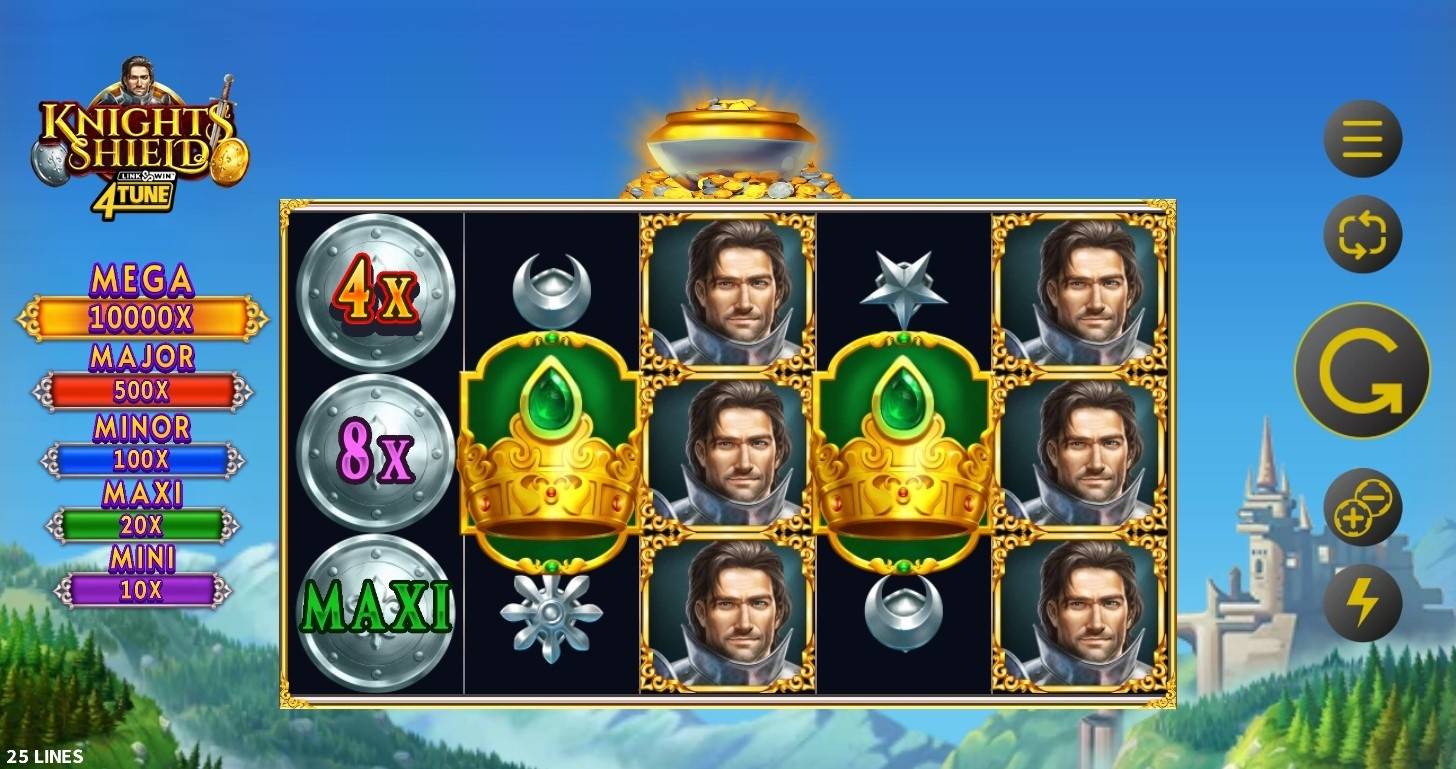Image resolution: width=1456 pixels, height=769 pixels.
Task: Select the 4x silver shield coin
Action: tap(373, 290)
